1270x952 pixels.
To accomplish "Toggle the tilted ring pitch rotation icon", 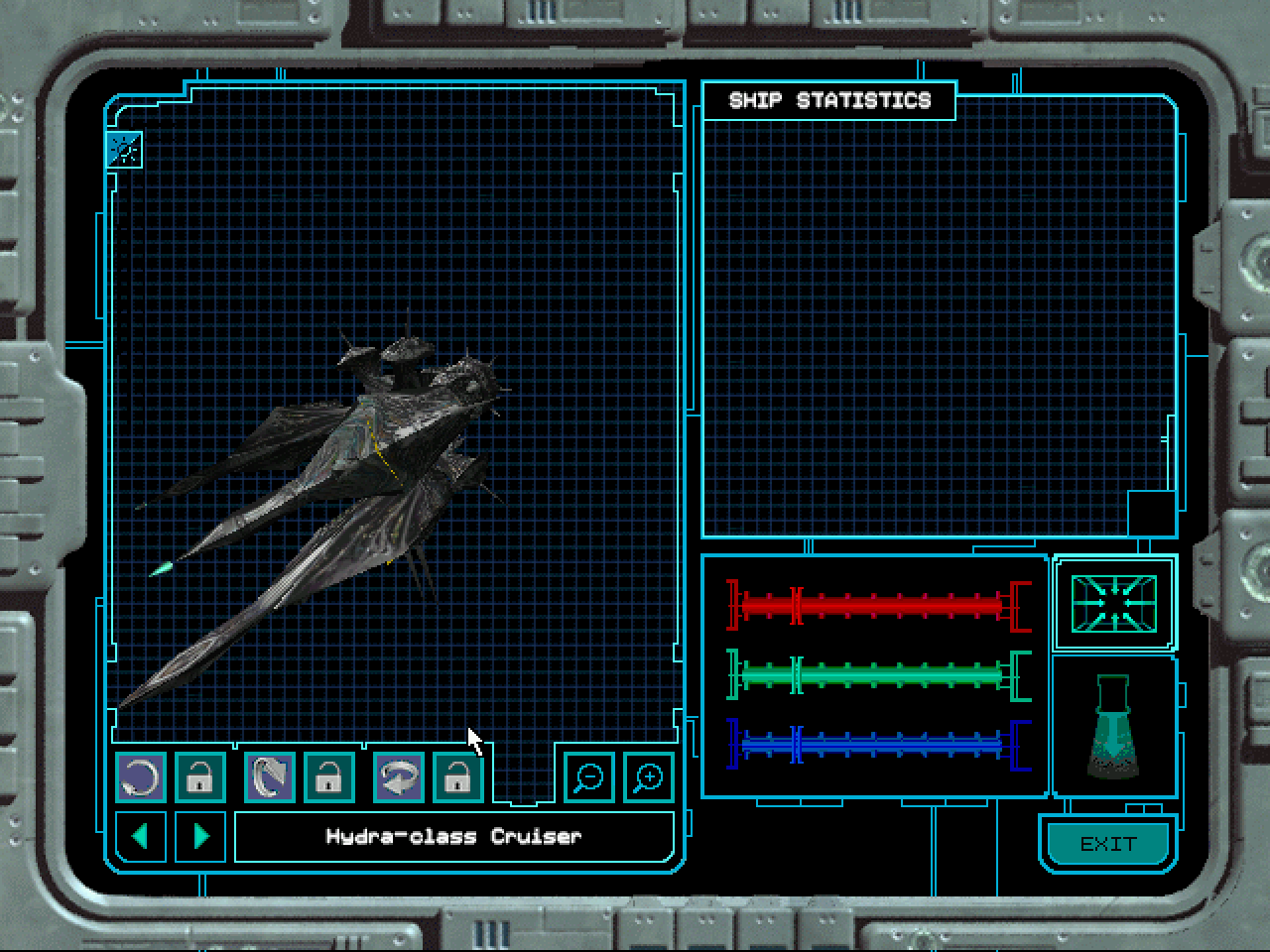I will pos(270,777).
